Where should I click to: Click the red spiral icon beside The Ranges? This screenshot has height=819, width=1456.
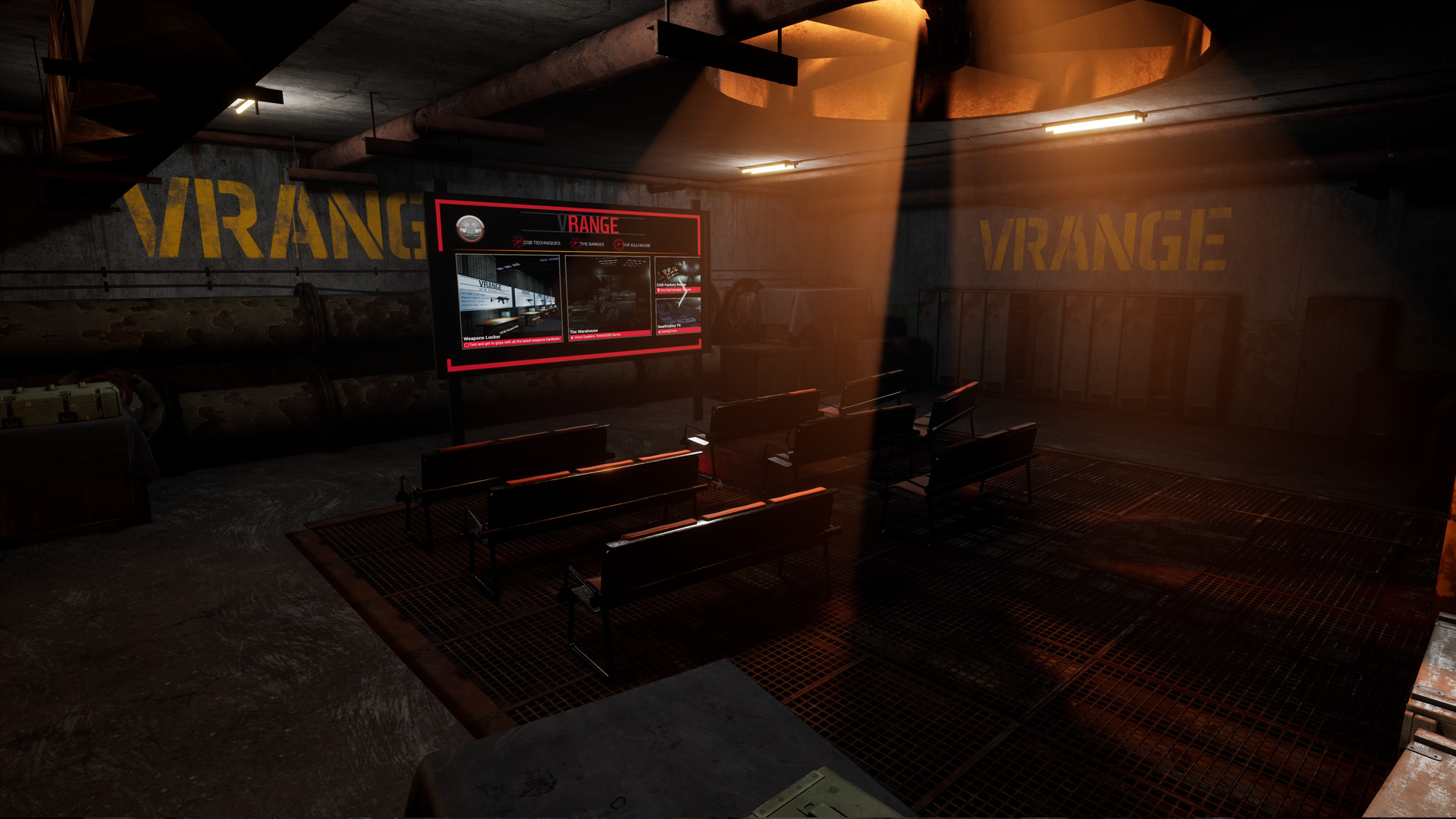coord(574,243)
